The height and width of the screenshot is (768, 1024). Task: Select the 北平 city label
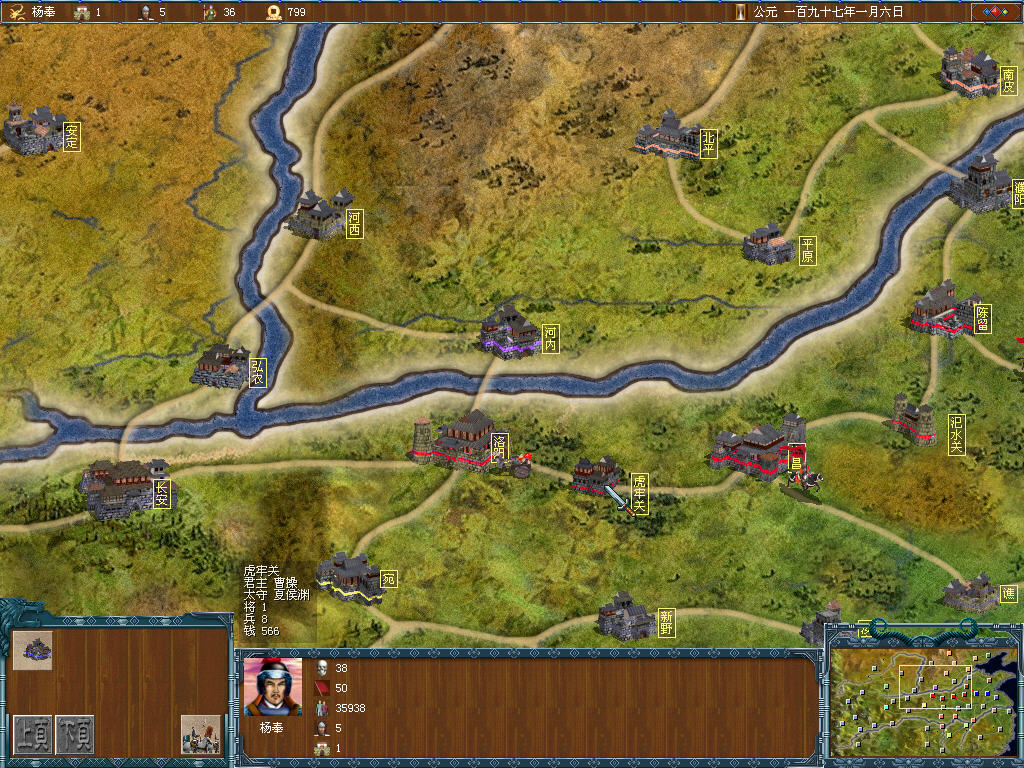(709, 144)
